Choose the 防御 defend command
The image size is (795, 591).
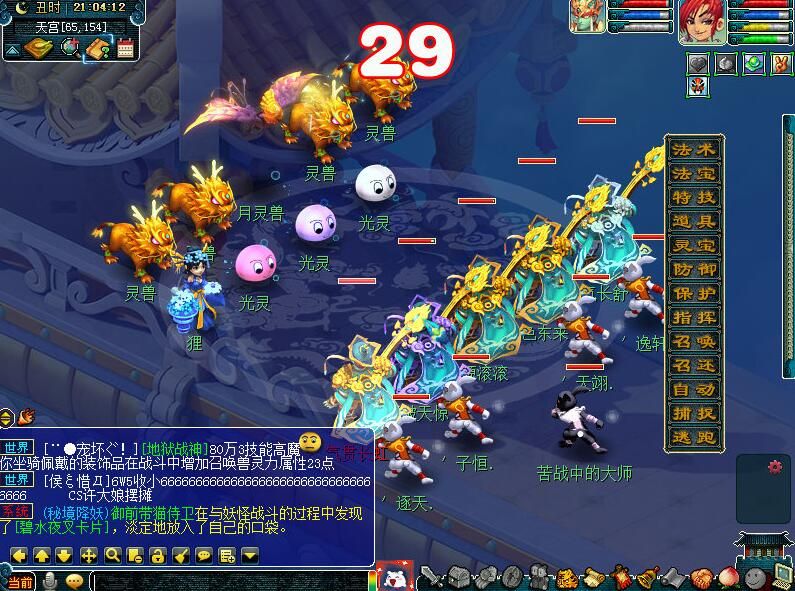(694, 270)
